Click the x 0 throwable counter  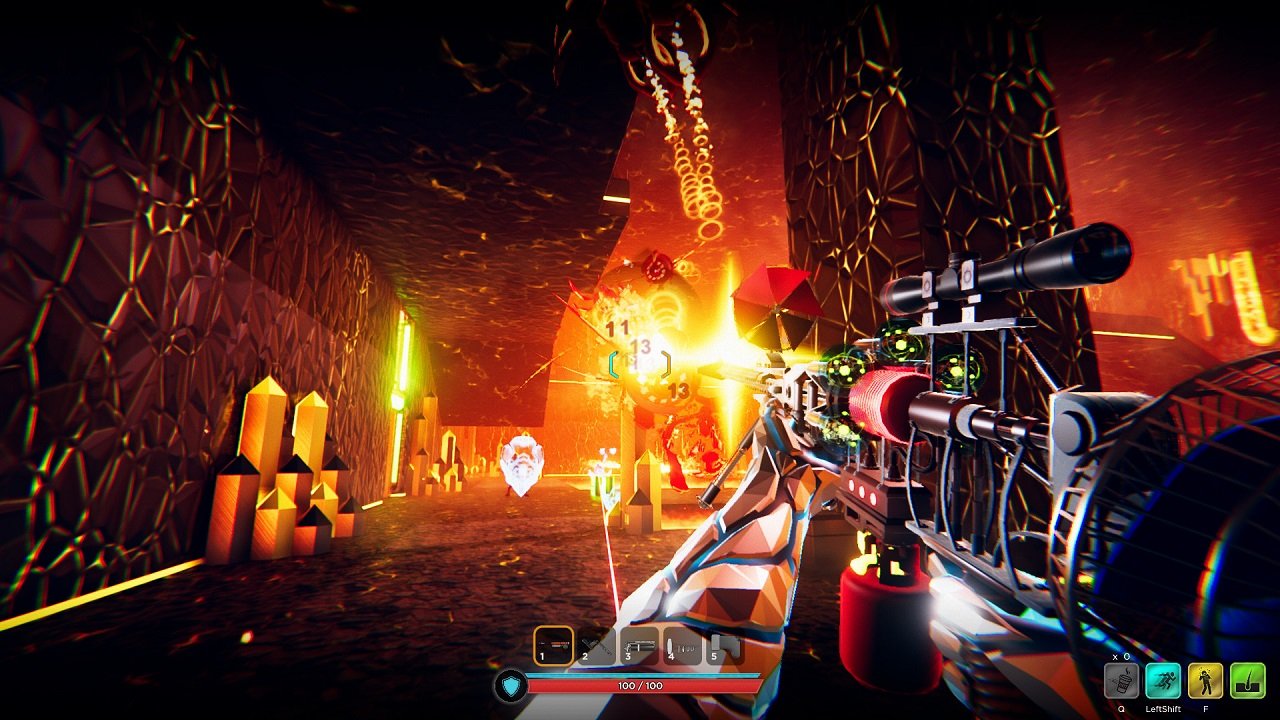[1121, 656]
